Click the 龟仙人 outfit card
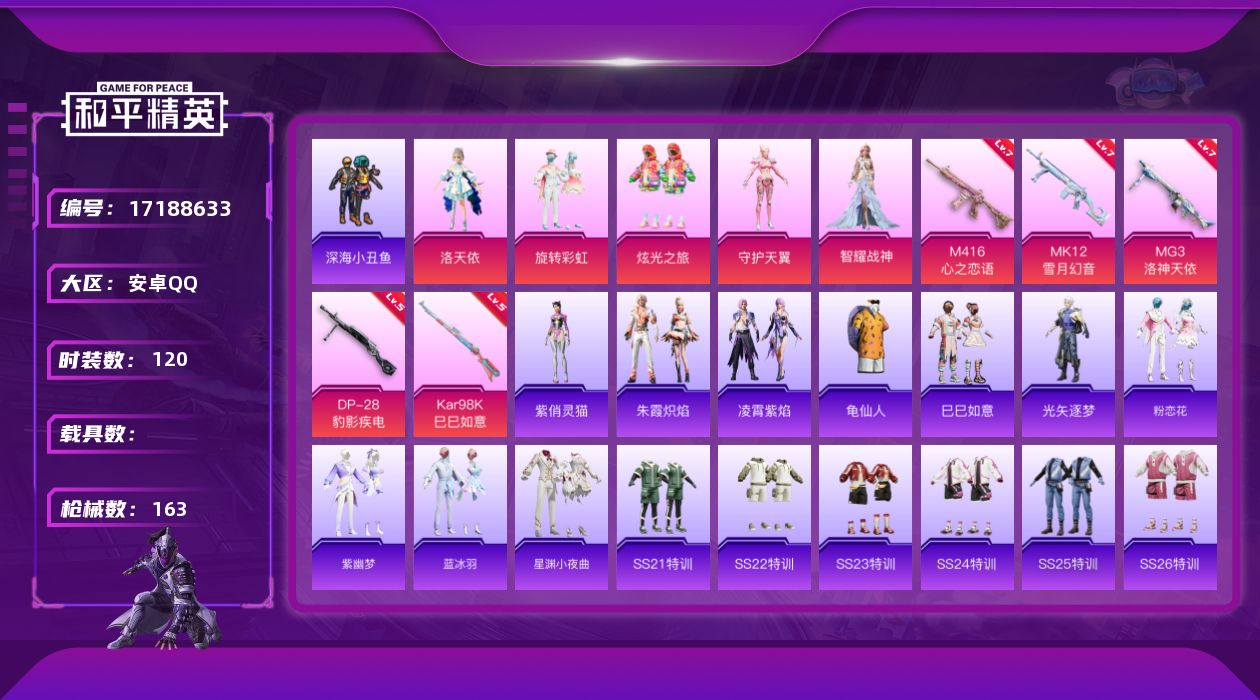The height and width of the screenshot is (700, 1260). pos(865,364)
